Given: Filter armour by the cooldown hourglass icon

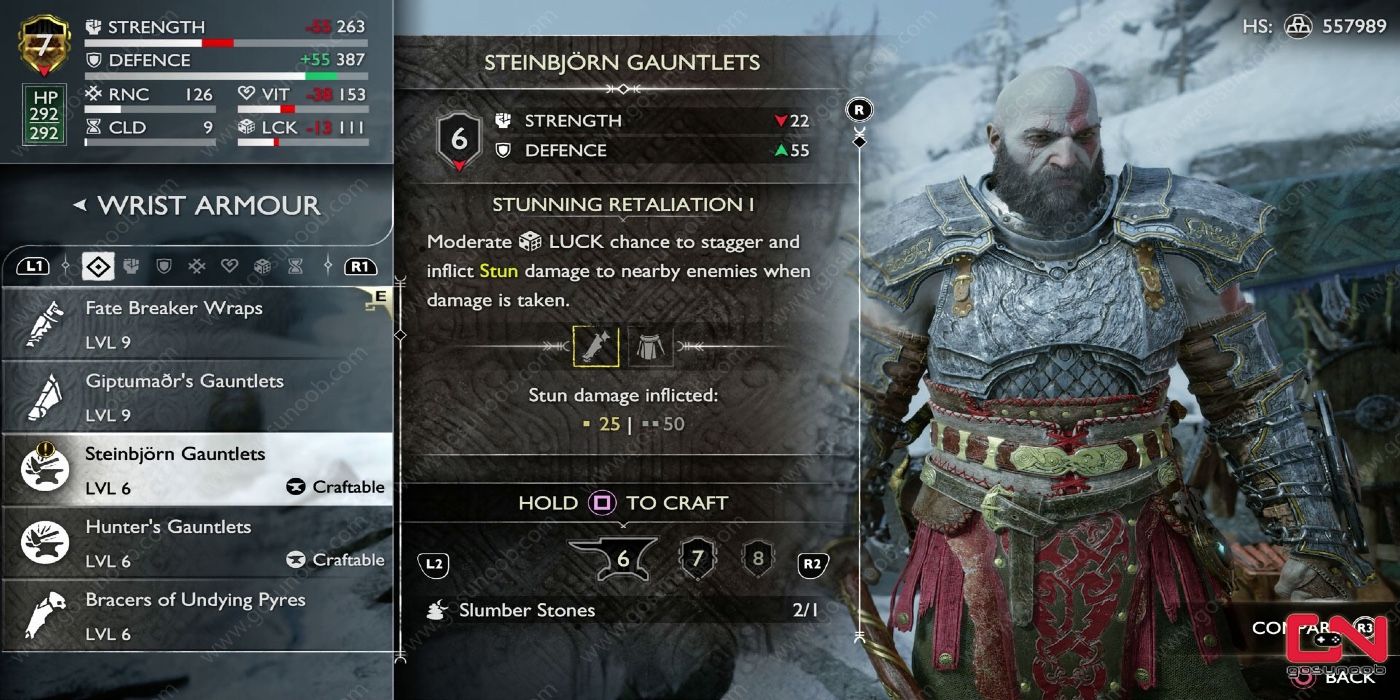Looking at the screenshot, I should tap(294, 266).
